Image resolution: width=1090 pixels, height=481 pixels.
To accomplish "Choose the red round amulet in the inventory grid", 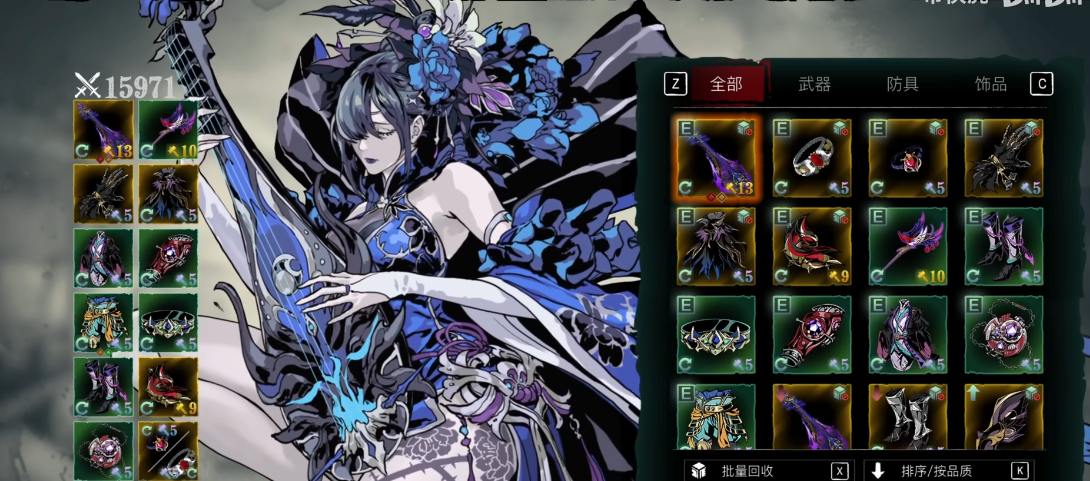I will point(1003,334).
